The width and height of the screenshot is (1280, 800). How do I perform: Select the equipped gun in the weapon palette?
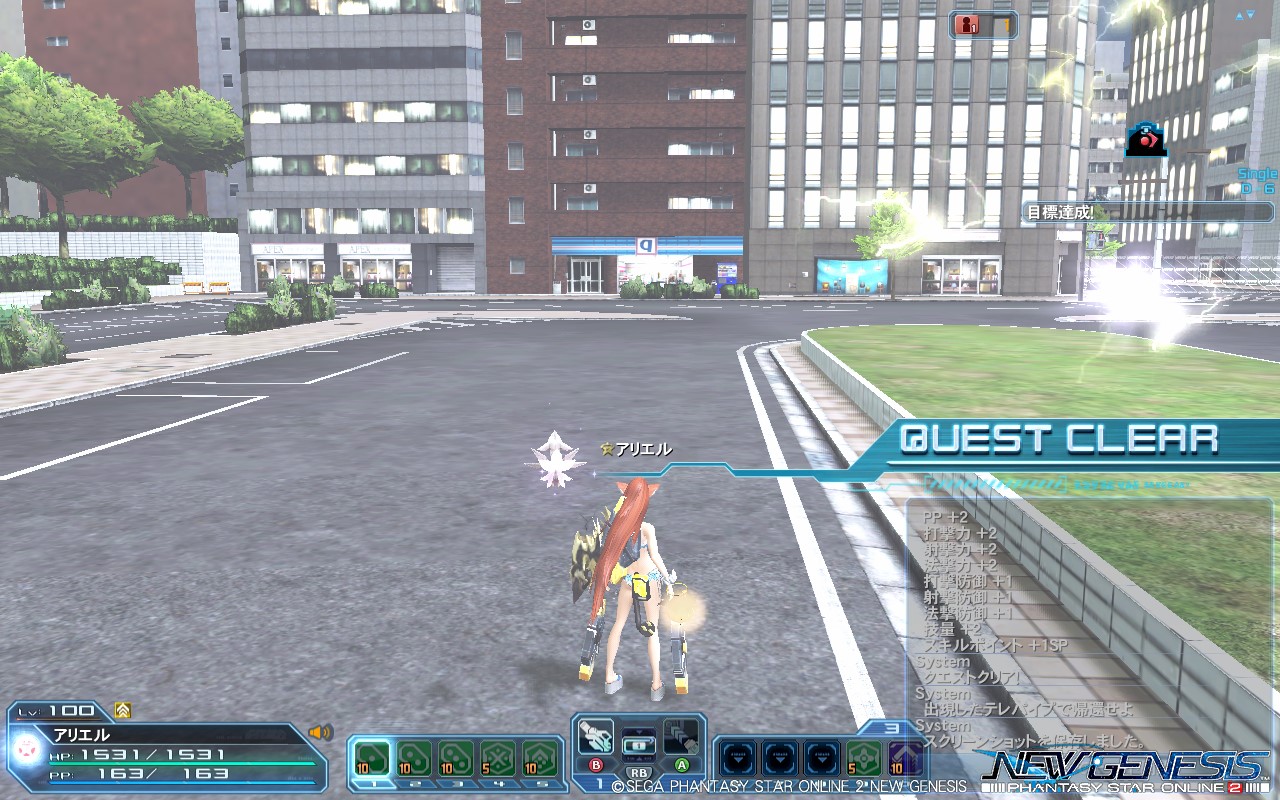597,738
